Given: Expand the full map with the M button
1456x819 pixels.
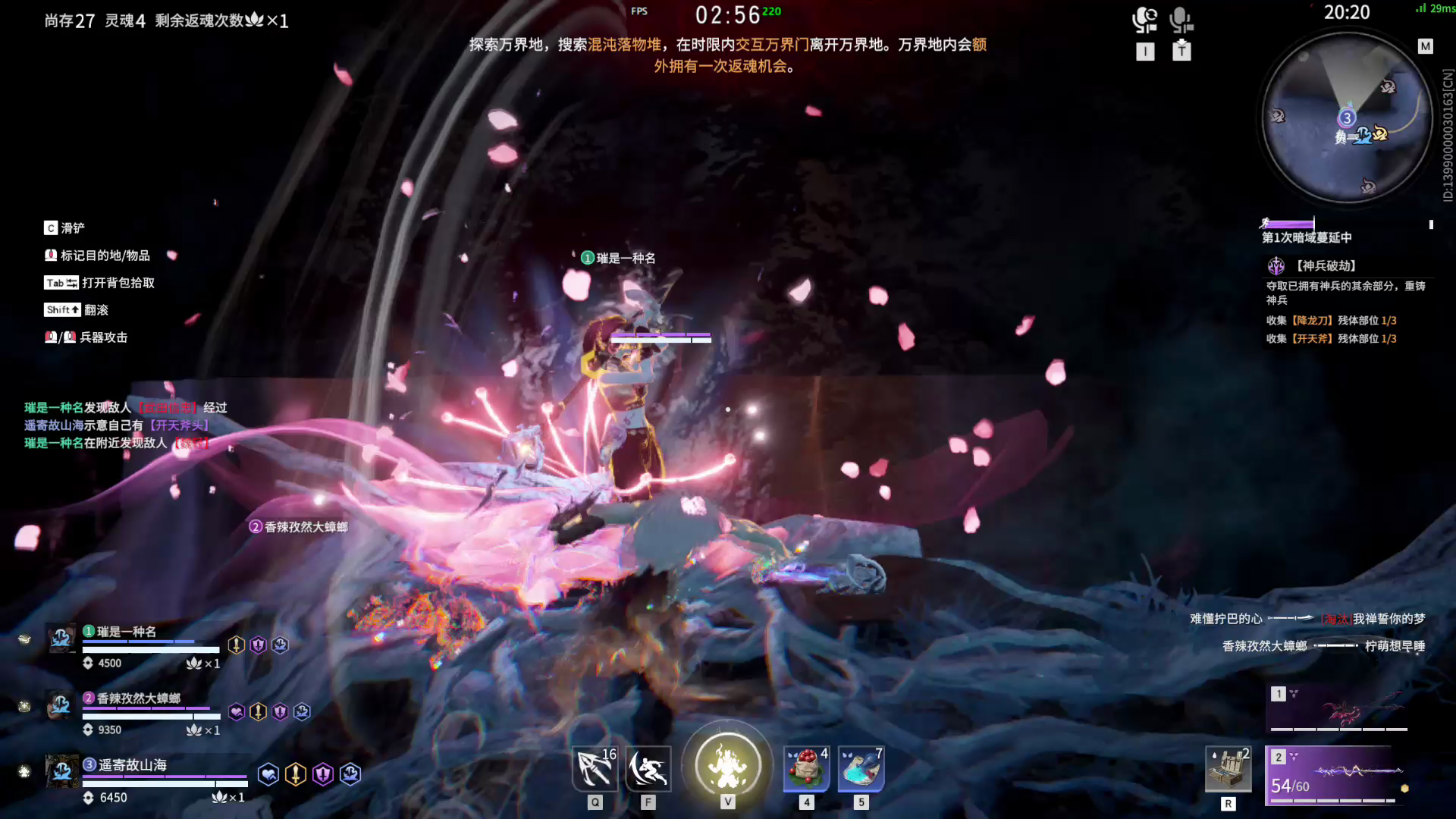Looking at the screenshot, I should [1427, 45].
